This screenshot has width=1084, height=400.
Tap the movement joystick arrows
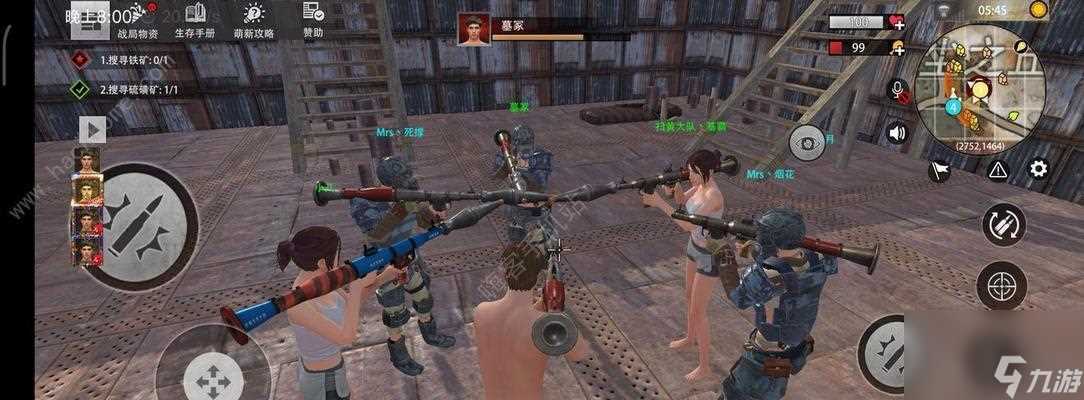tap(211, 377)
